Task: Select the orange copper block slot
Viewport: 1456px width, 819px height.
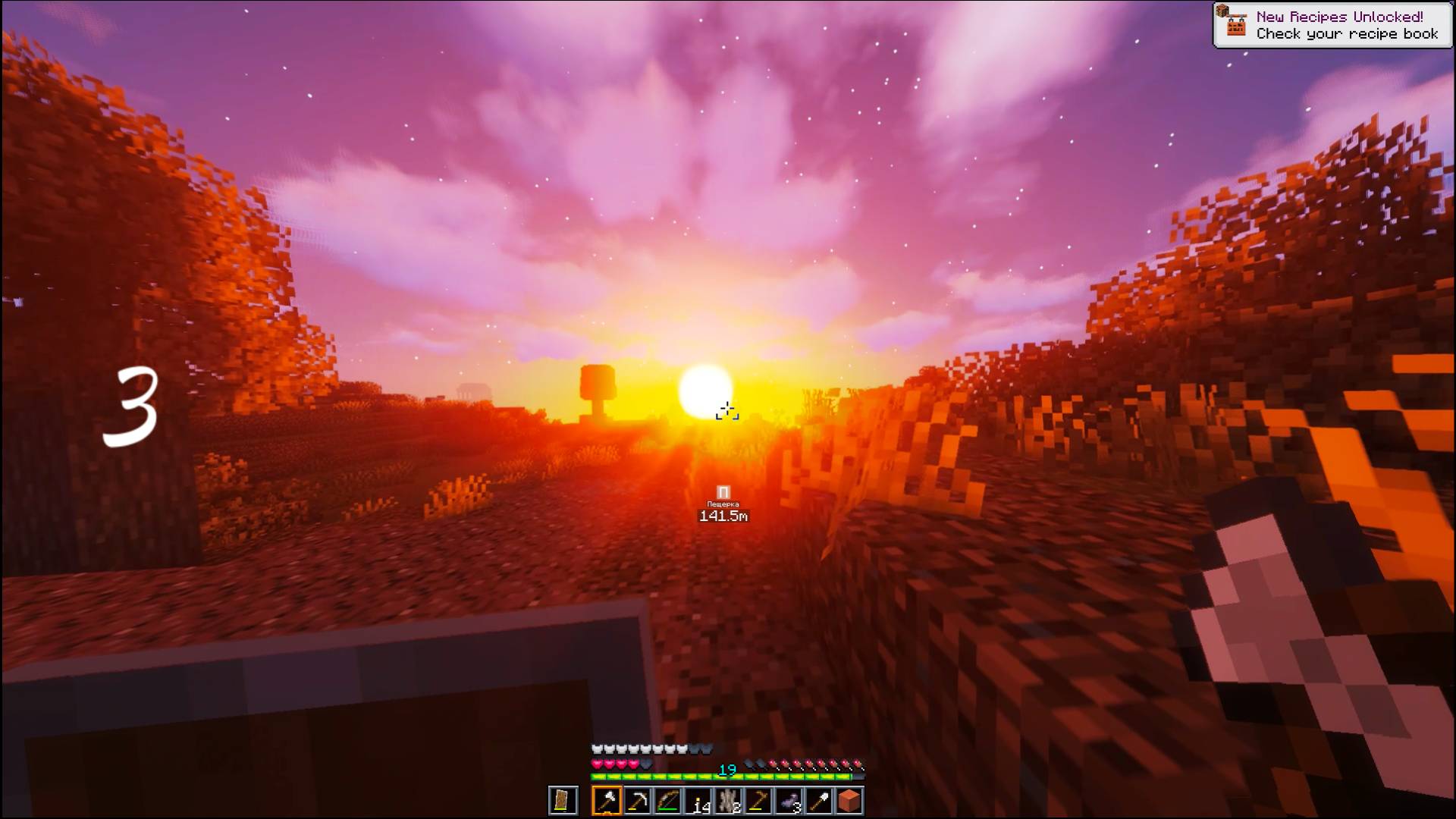Action: coord(848,800)
